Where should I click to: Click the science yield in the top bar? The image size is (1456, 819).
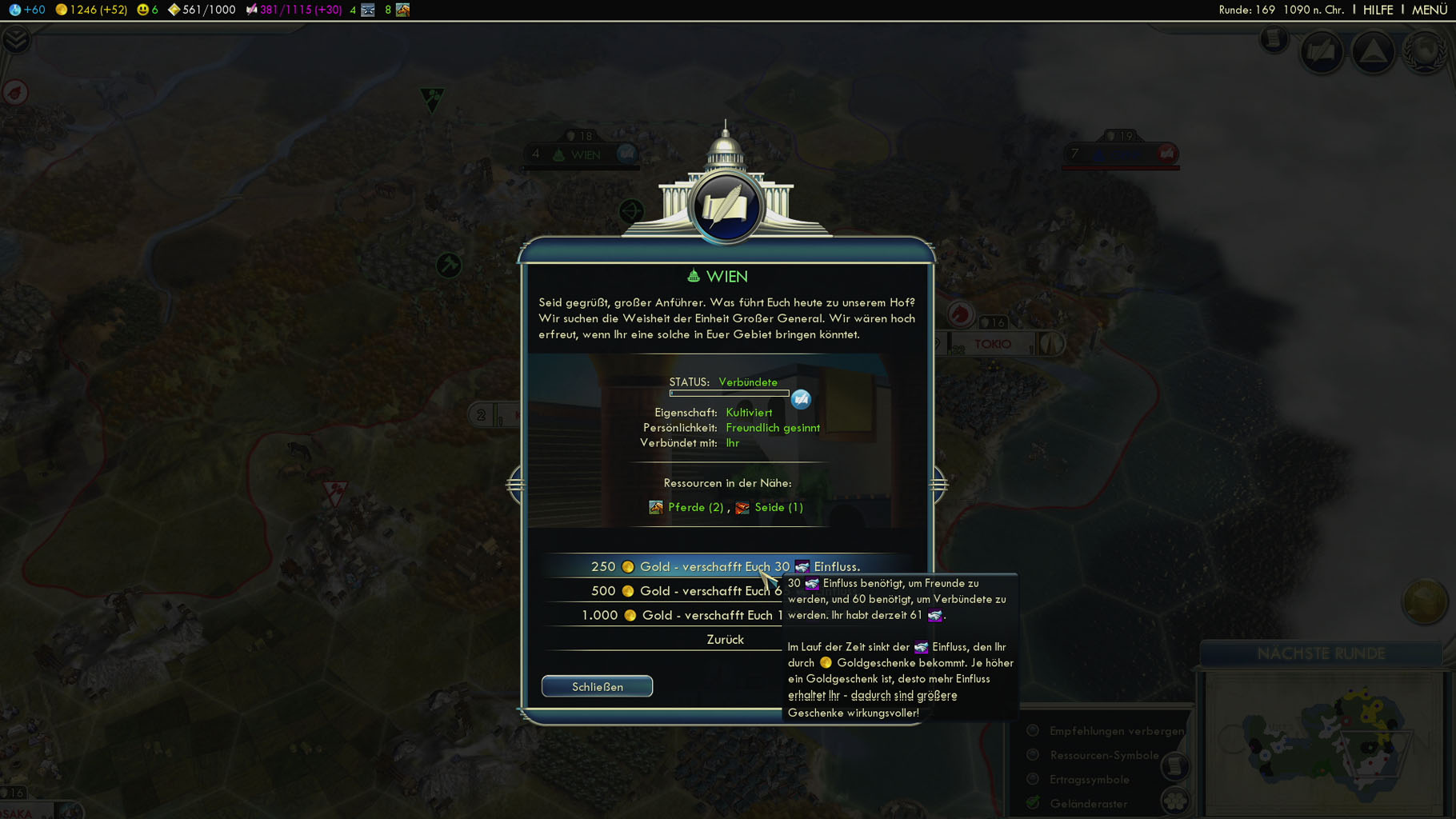27,10
